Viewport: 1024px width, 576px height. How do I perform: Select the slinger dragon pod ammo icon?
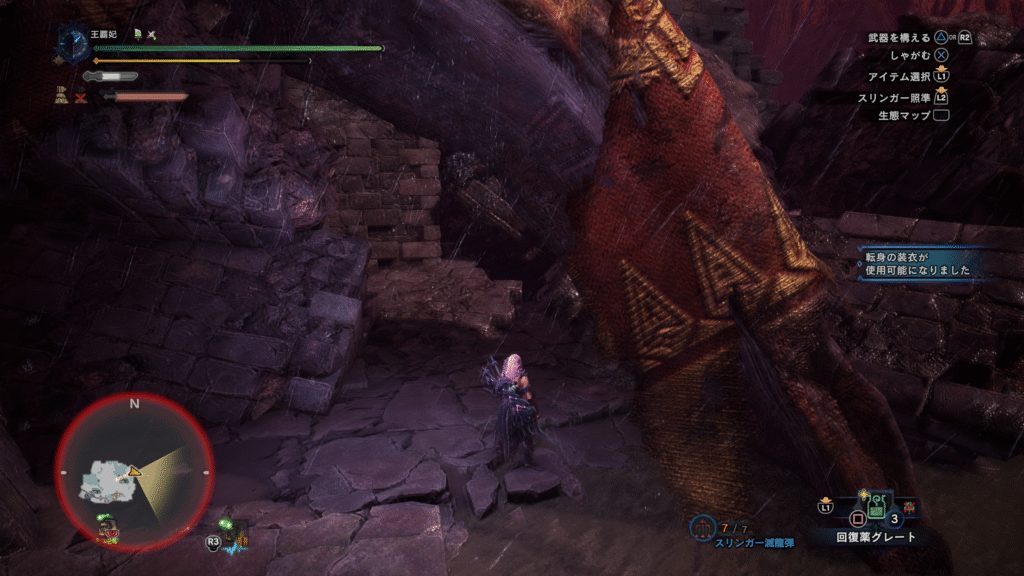[701, 525]
